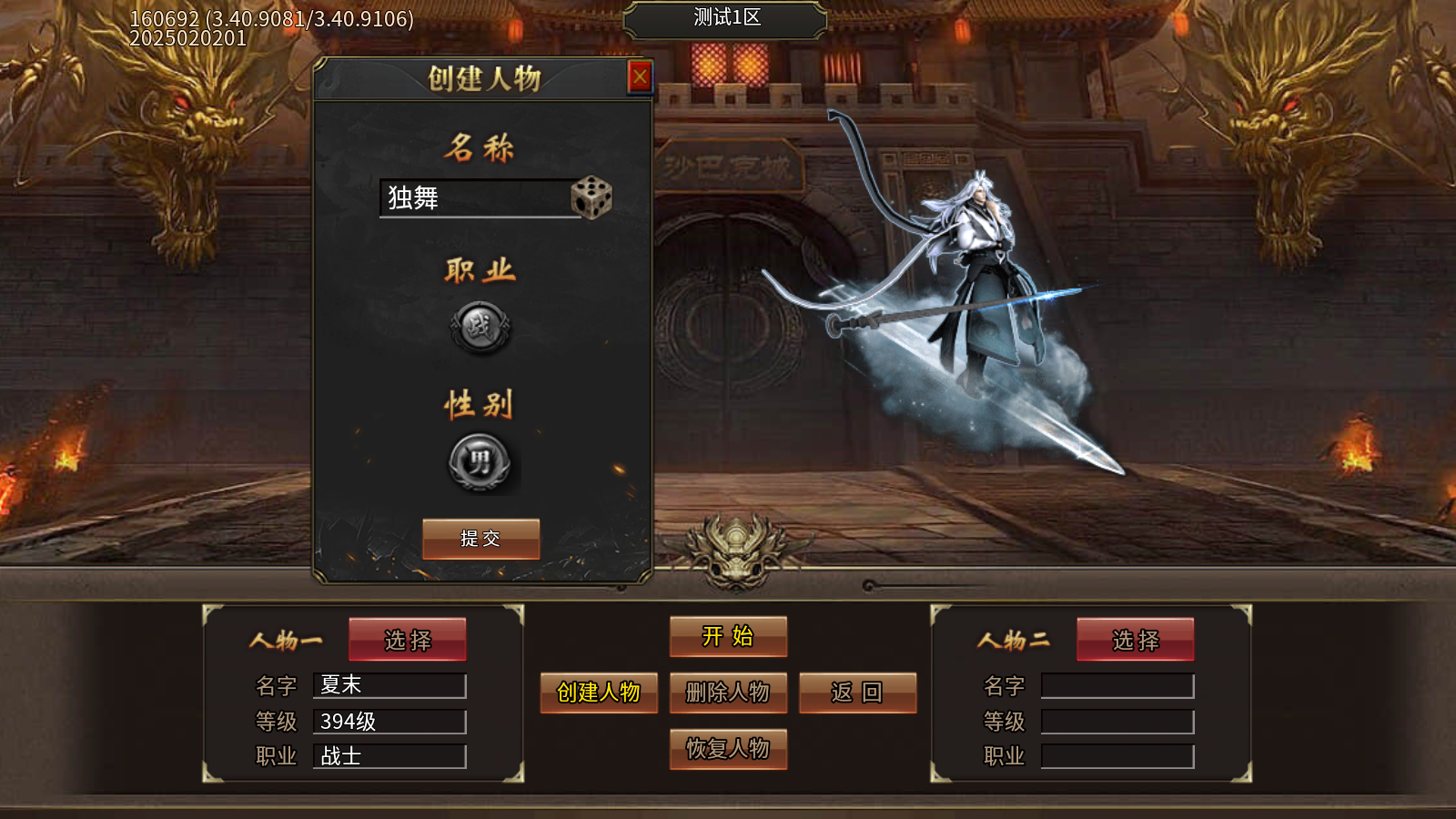1456x819 pixels.
Task: Expand 人物二 character slot details
Action: pyautogui.click(x=1135, y=640)
